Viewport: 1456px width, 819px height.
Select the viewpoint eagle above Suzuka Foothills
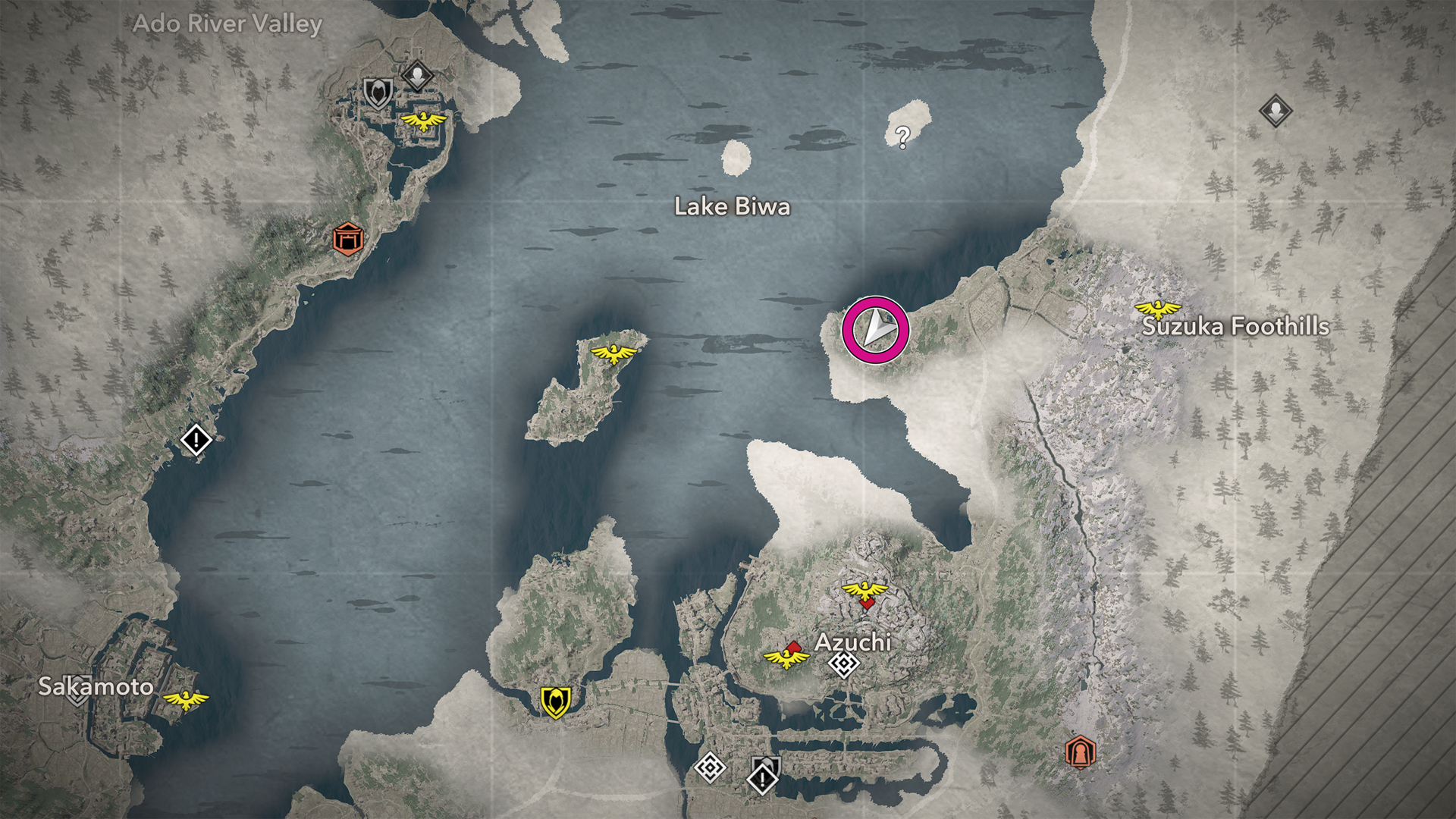tap(1157, 309)
